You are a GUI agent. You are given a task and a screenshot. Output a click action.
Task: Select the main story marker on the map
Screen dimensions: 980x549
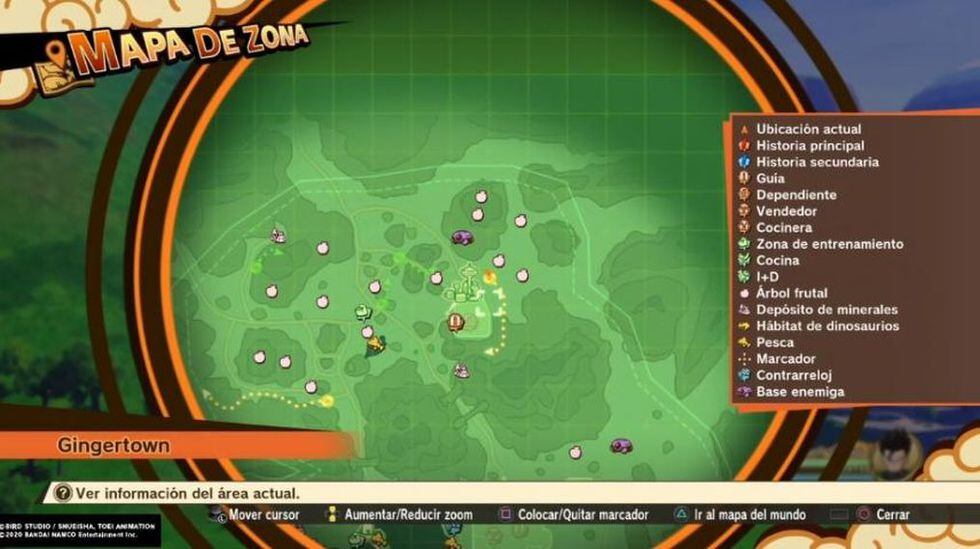(x=455, y=322)
